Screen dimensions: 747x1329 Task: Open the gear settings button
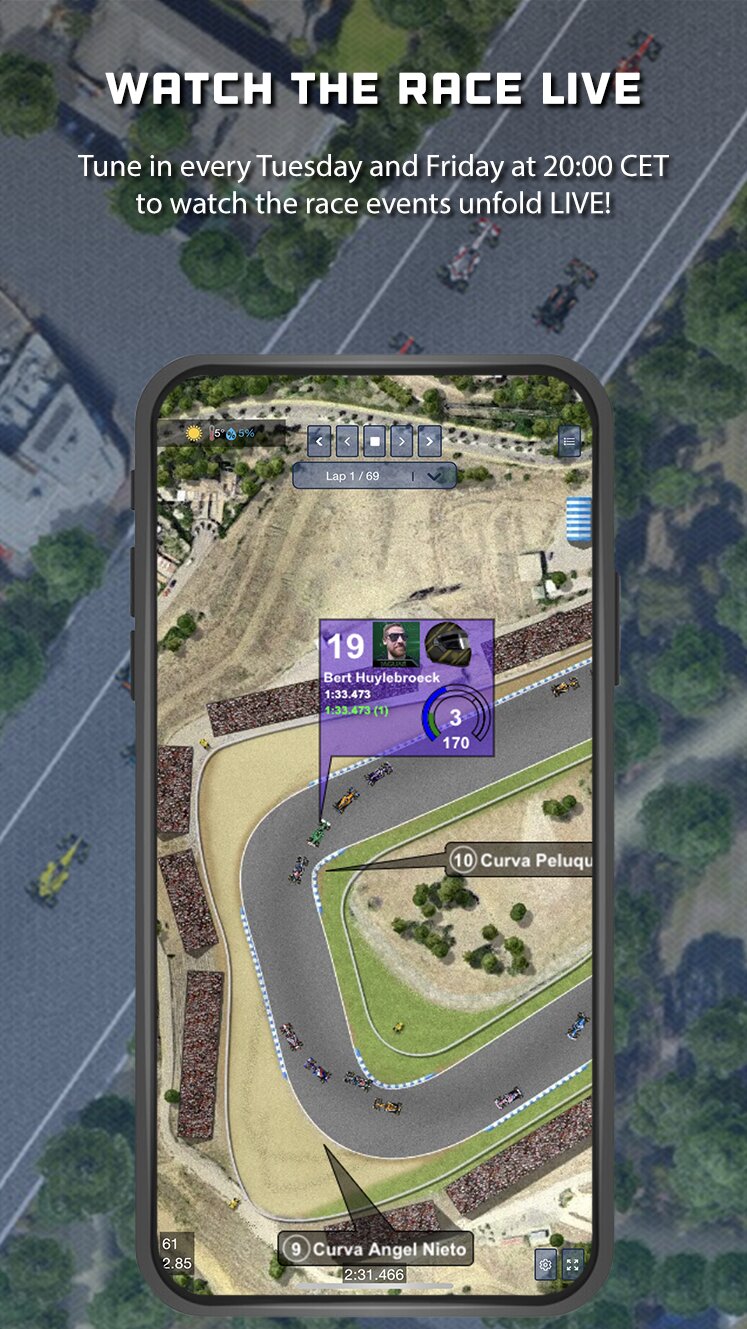545,1265
